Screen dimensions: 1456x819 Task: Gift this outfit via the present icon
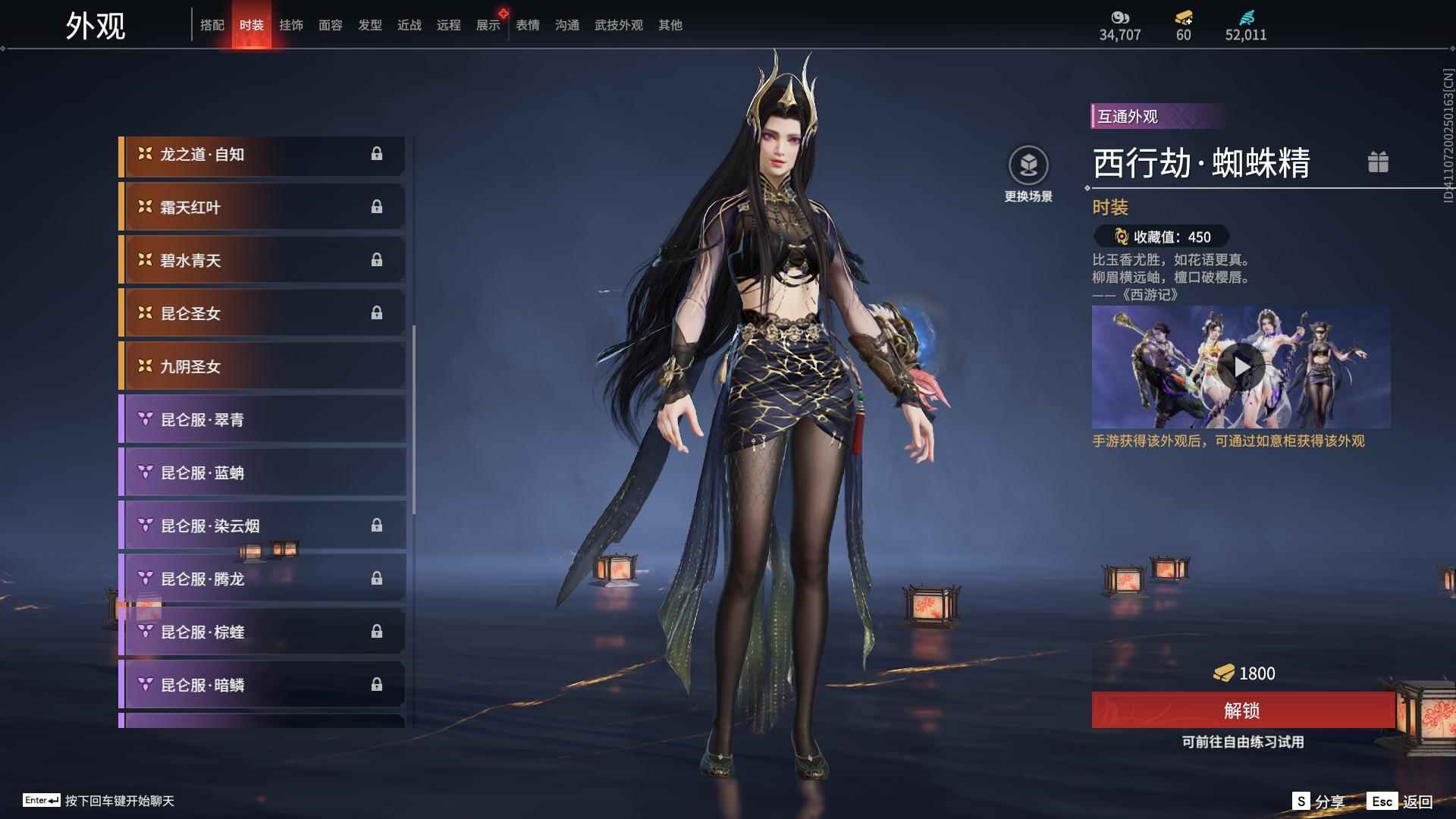point(1378,162)
